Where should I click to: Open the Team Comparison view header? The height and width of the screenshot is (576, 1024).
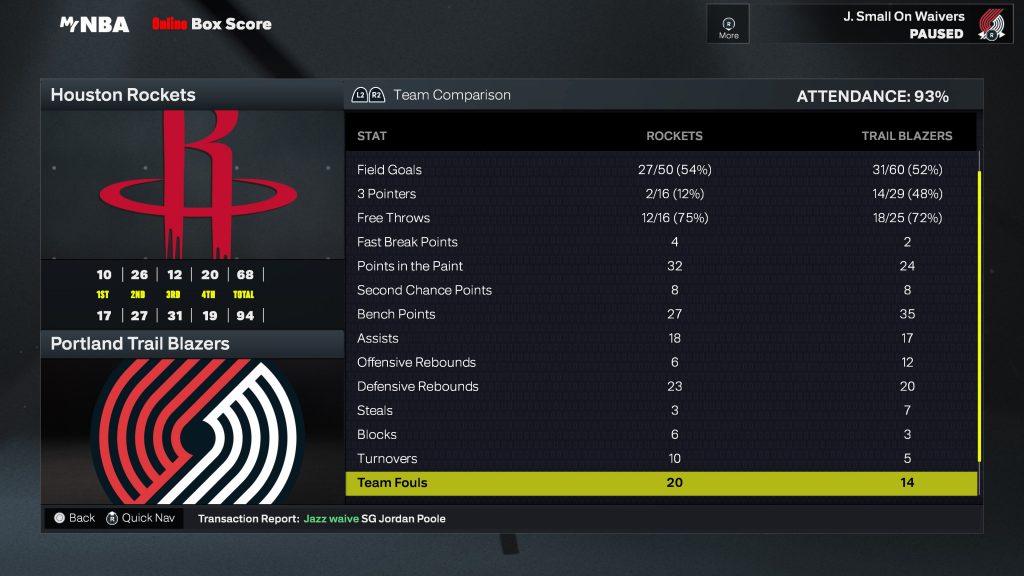coord(451,95)
